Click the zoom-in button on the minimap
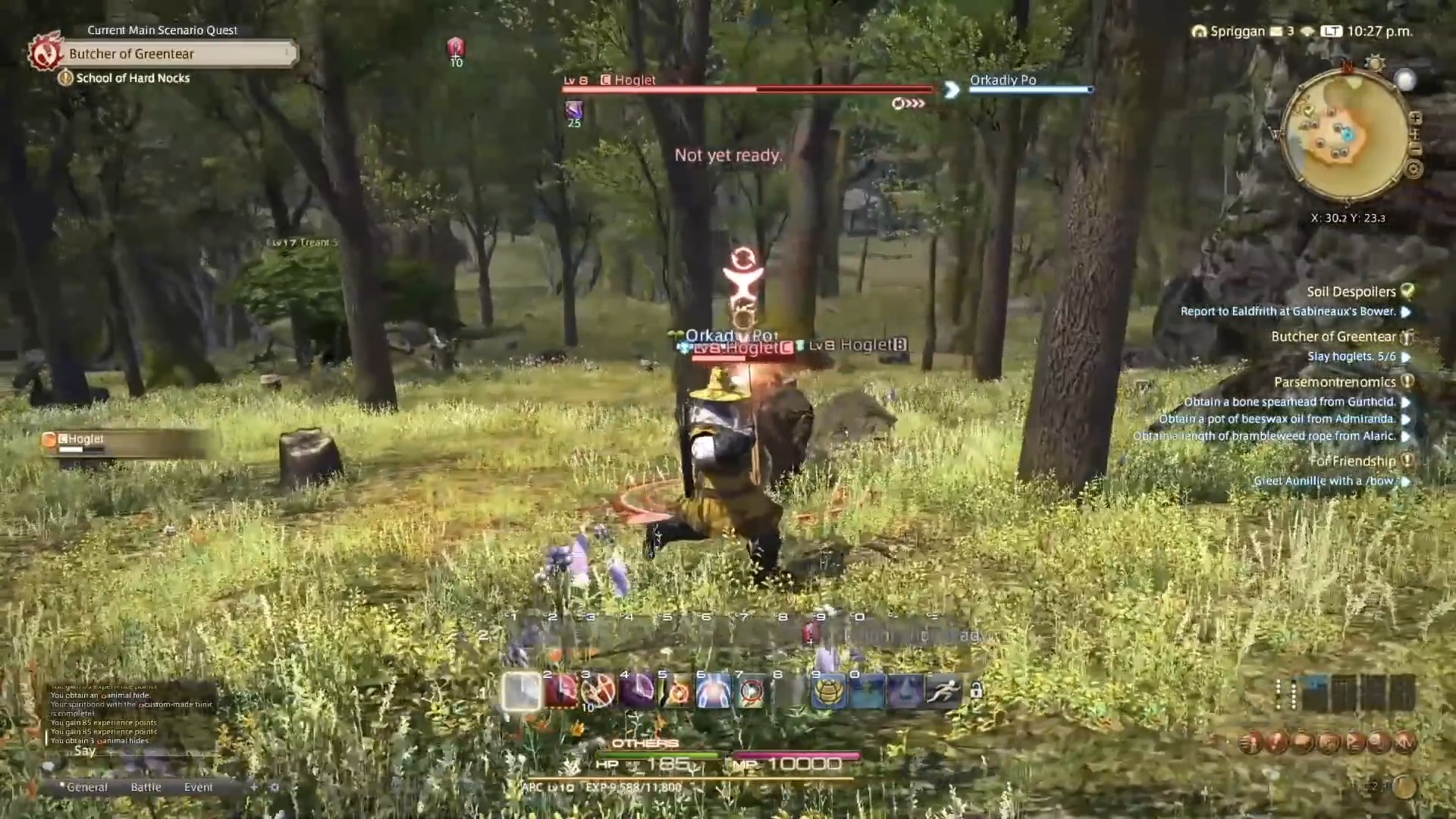Image resolution: width=1456 pixels, height=819 pixels. (x=1416, y=118)
